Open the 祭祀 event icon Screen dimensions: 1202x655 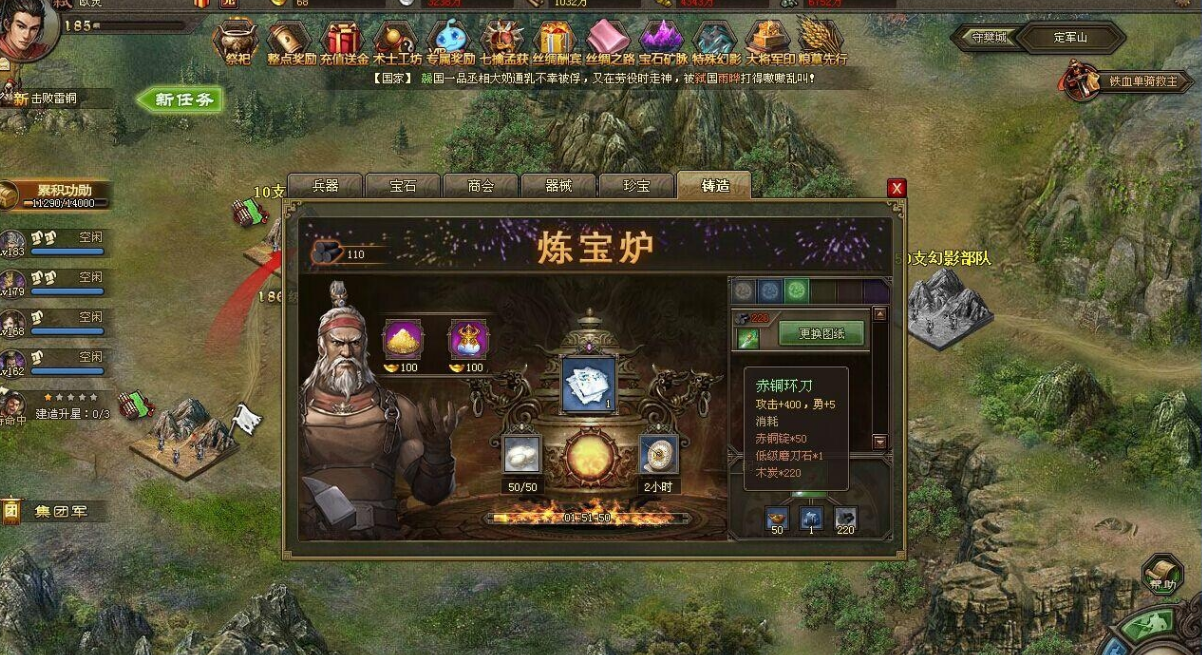[235, 42]
